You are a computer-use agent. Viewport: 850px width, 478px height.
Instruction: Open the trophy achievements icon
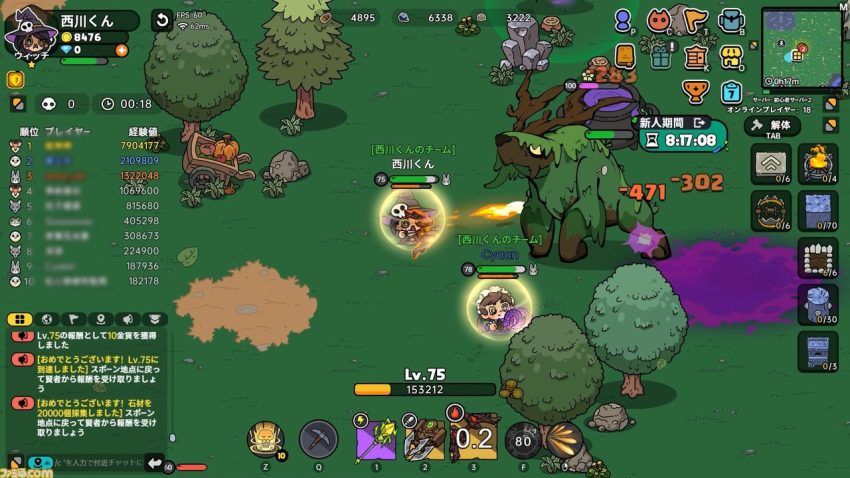click(695, 91)
